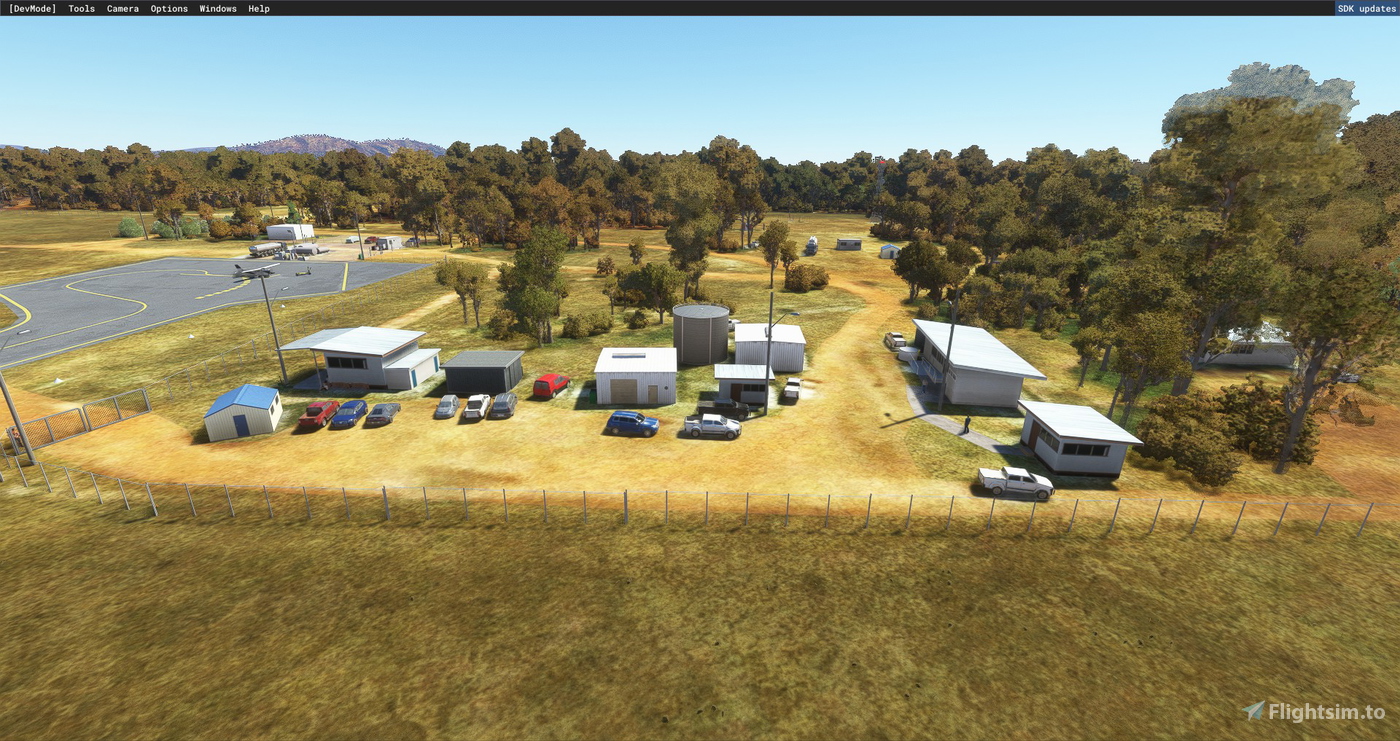This screenshot has width=1400, height=741.
Task: Click the white pickup truck near the fence
Action: pos(1015,481)
